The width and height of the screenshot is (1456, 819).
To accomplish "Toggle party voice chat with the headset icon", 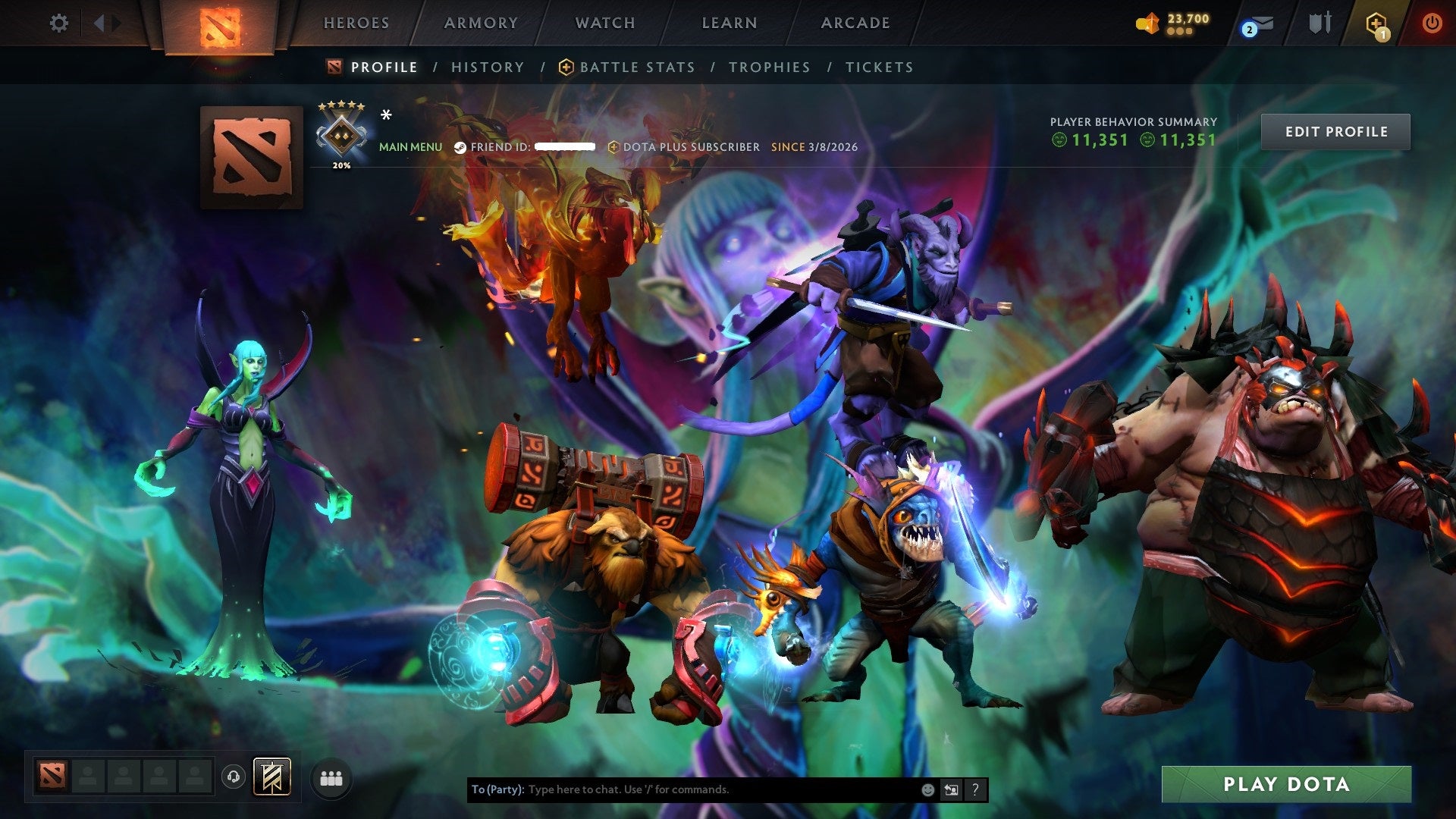I will pyautogui.click(x=234, y=777).
